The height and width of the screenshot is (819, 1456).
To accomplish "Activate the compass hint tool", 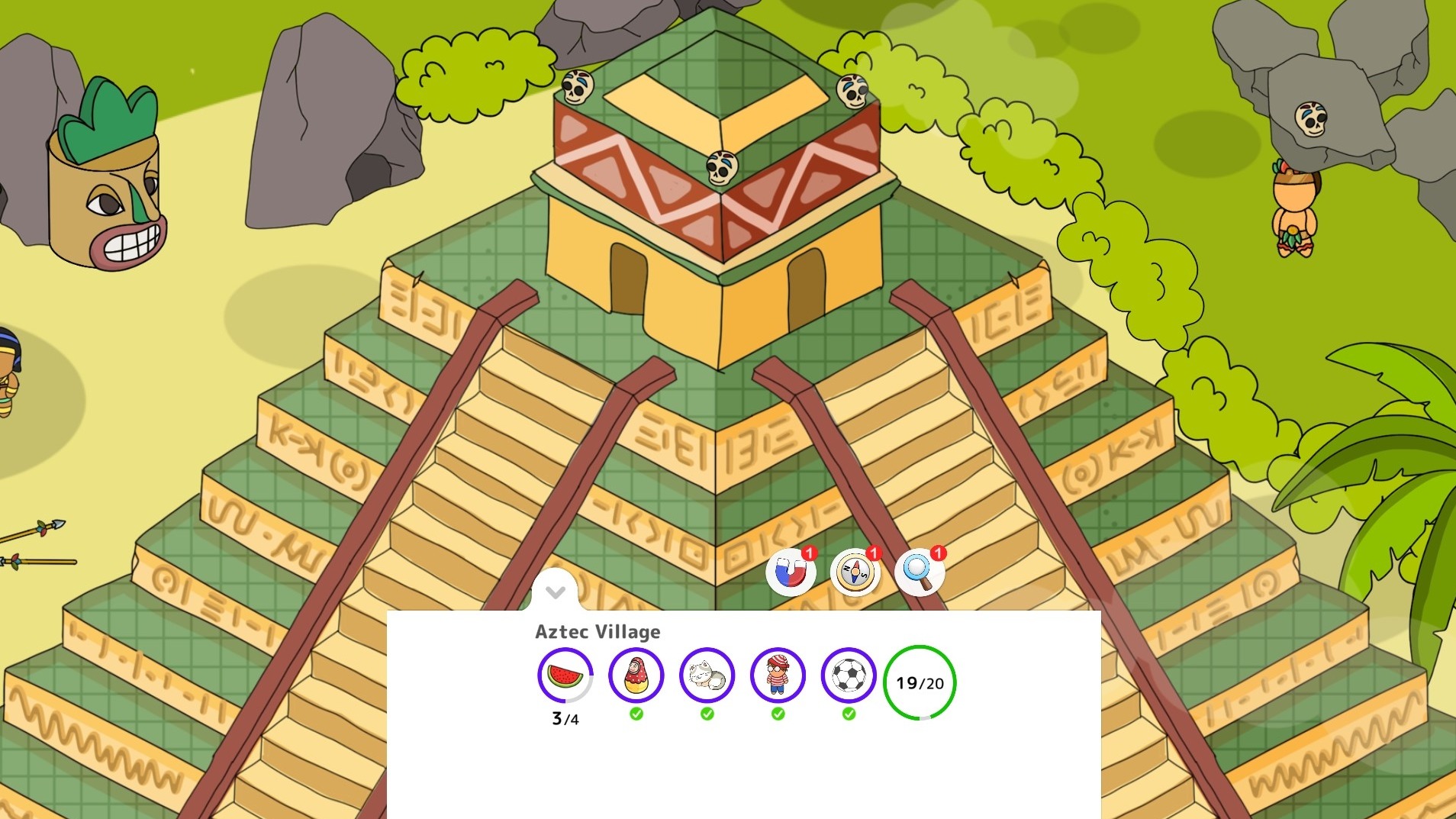I will pos(855,572).
